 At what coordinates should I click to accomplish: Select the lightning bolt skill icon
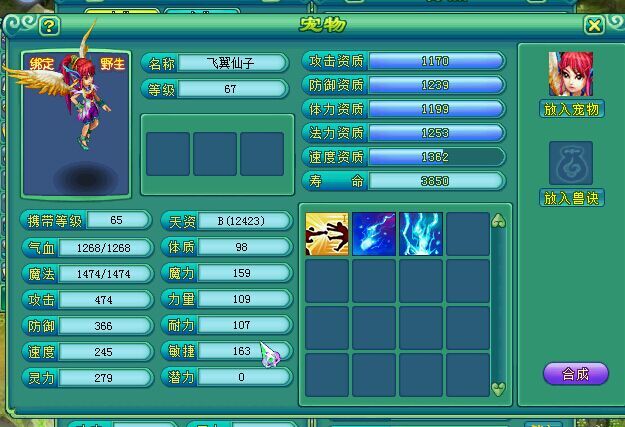(421, 234)
